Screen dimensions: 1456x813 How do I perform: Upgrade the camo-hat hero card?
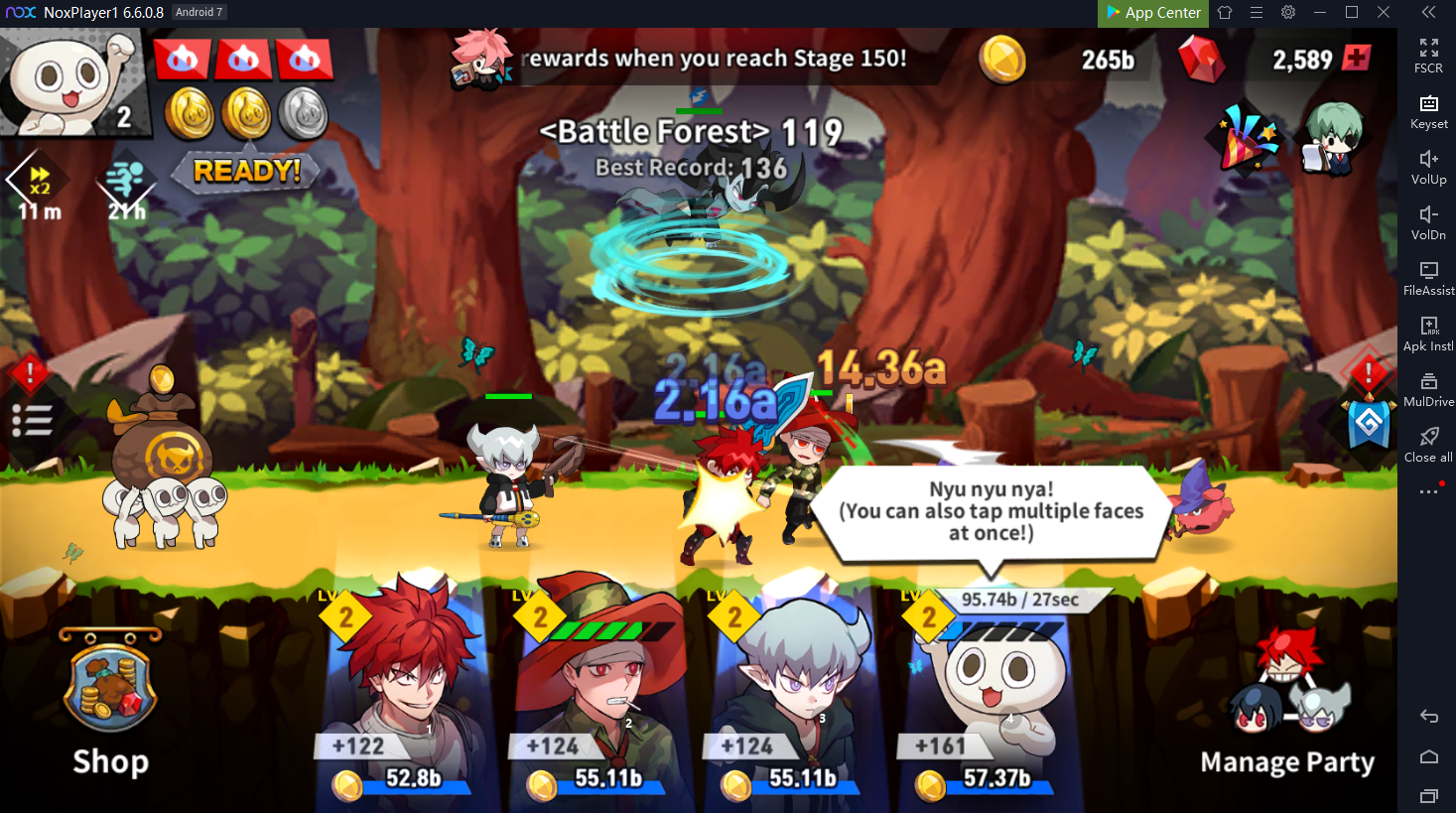(x=596, y=779)
